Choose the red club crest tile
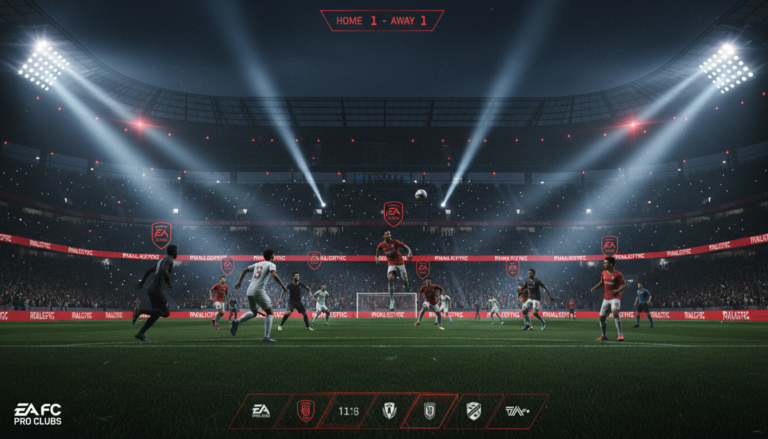This screenshot has height=439, width=768. (305, 411)
